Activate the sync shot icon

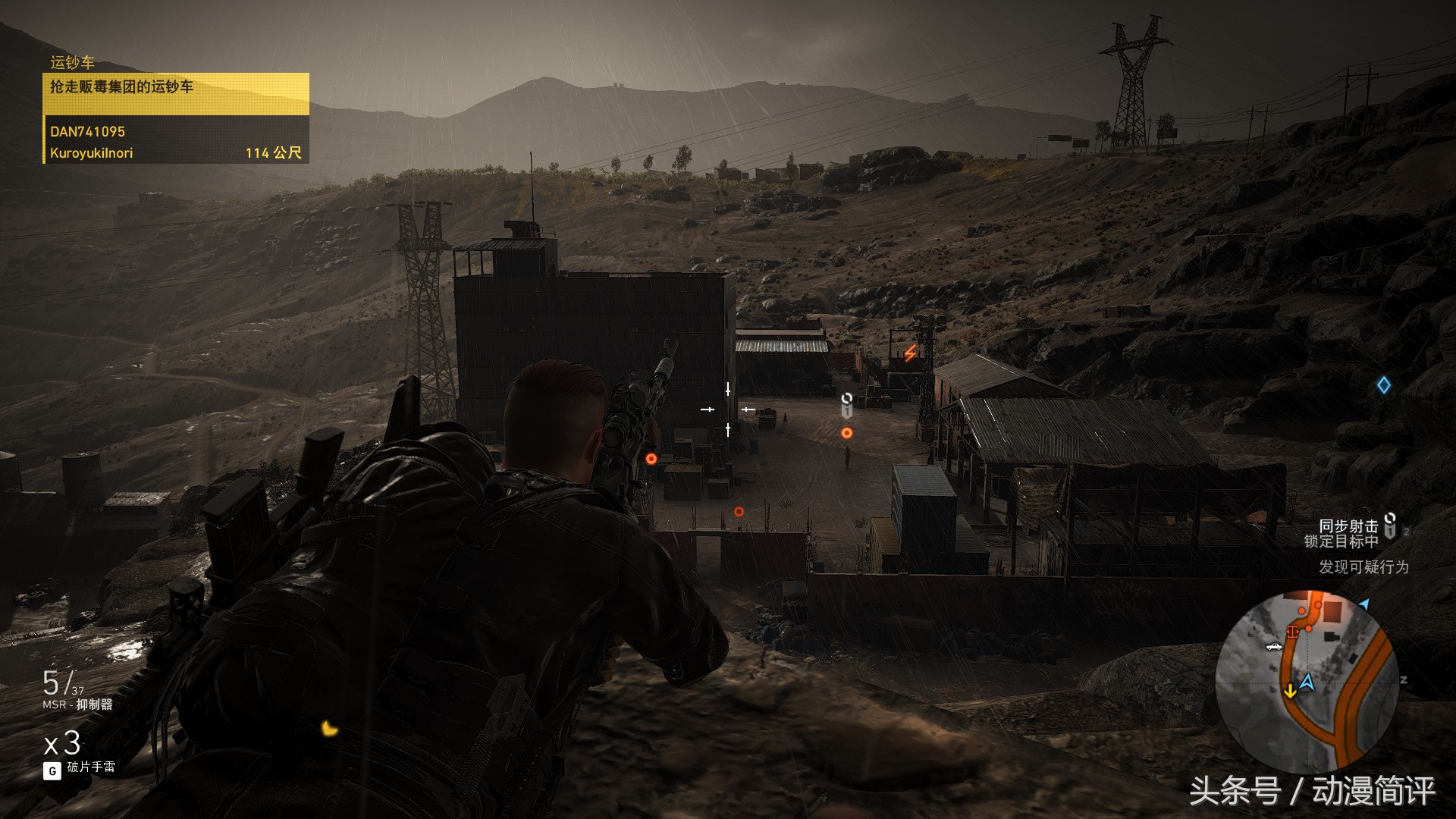[x=1390, y=526]
